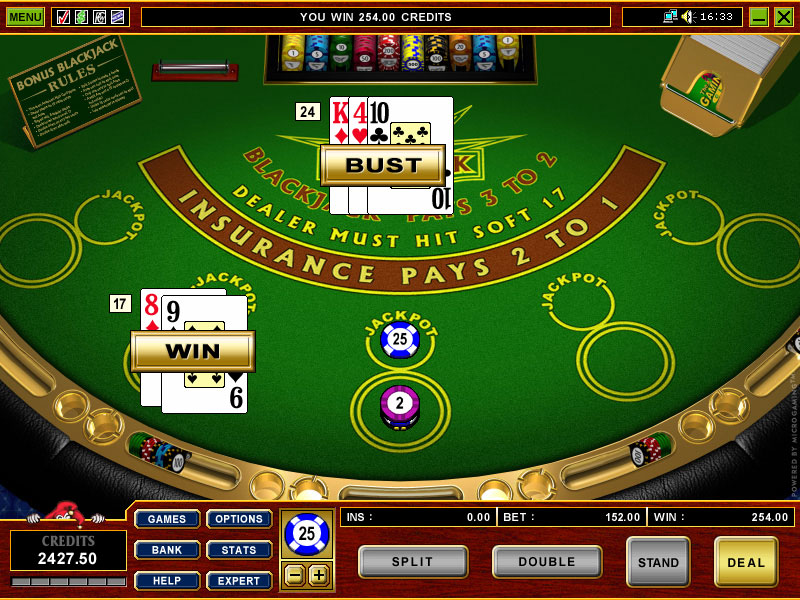Screen dimensions: 800x600
Task: Decrease chip size with the minus button
Action: (x=295, y=575)
